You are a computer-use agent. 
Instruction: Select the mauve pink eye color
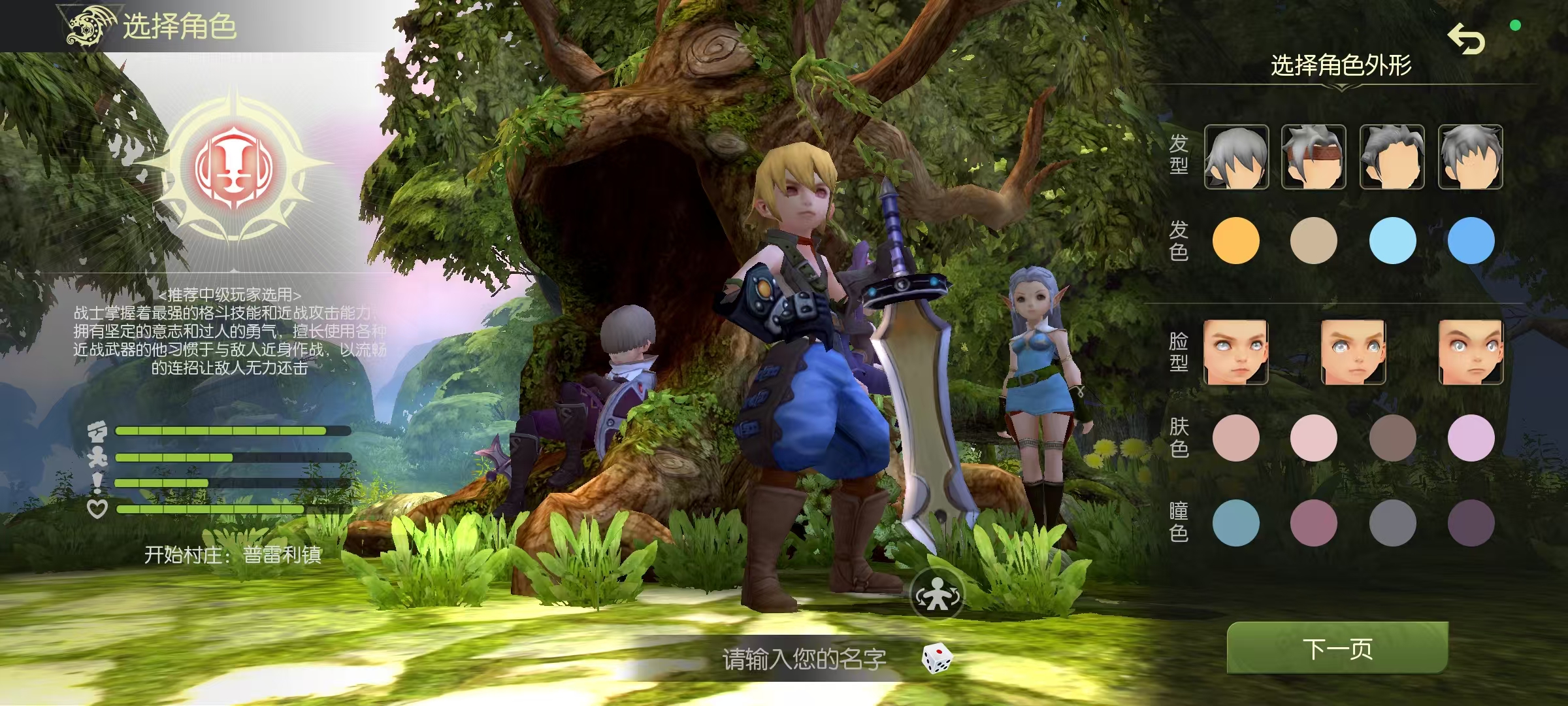1313,523
